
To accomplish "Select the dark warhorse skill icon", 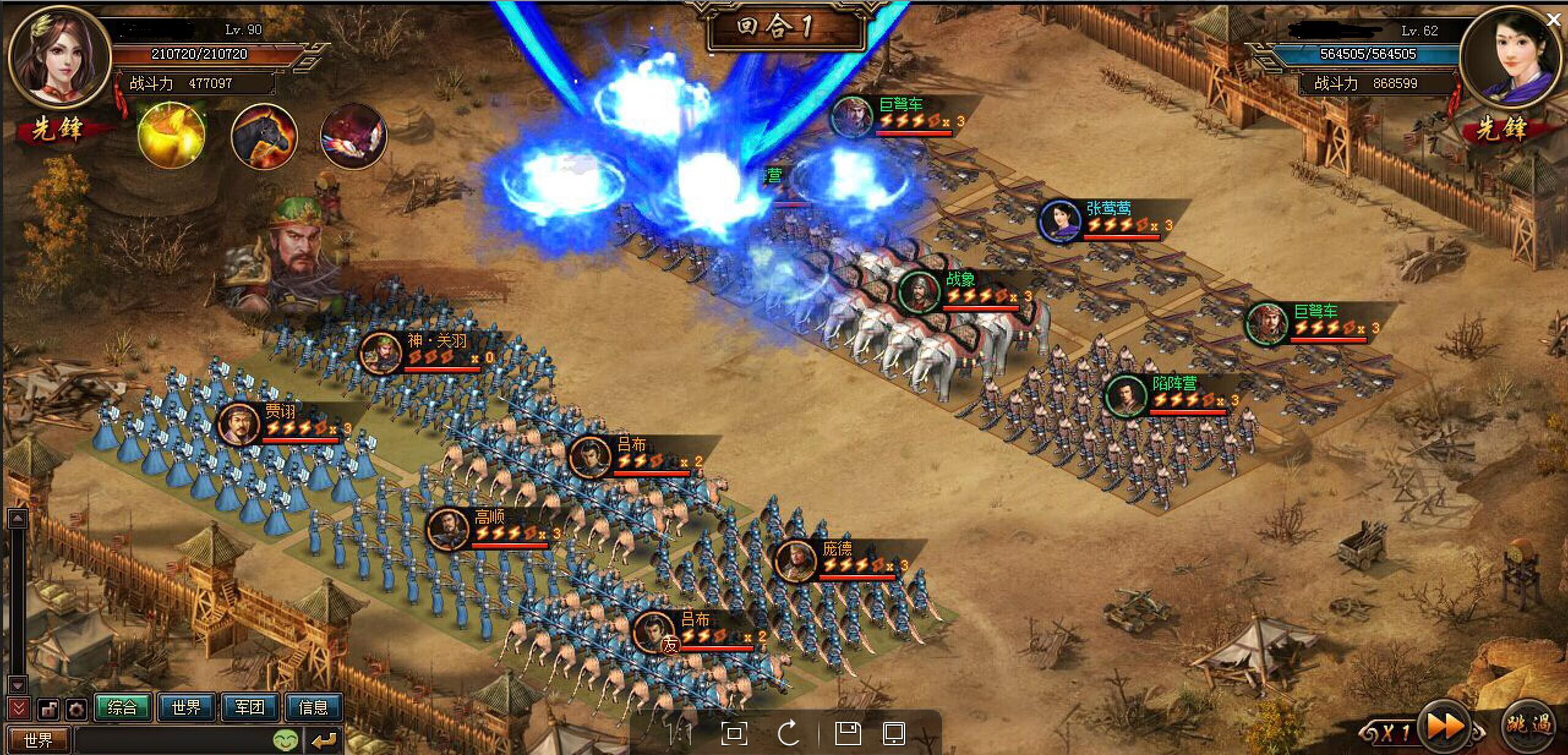I will (264, 136).
